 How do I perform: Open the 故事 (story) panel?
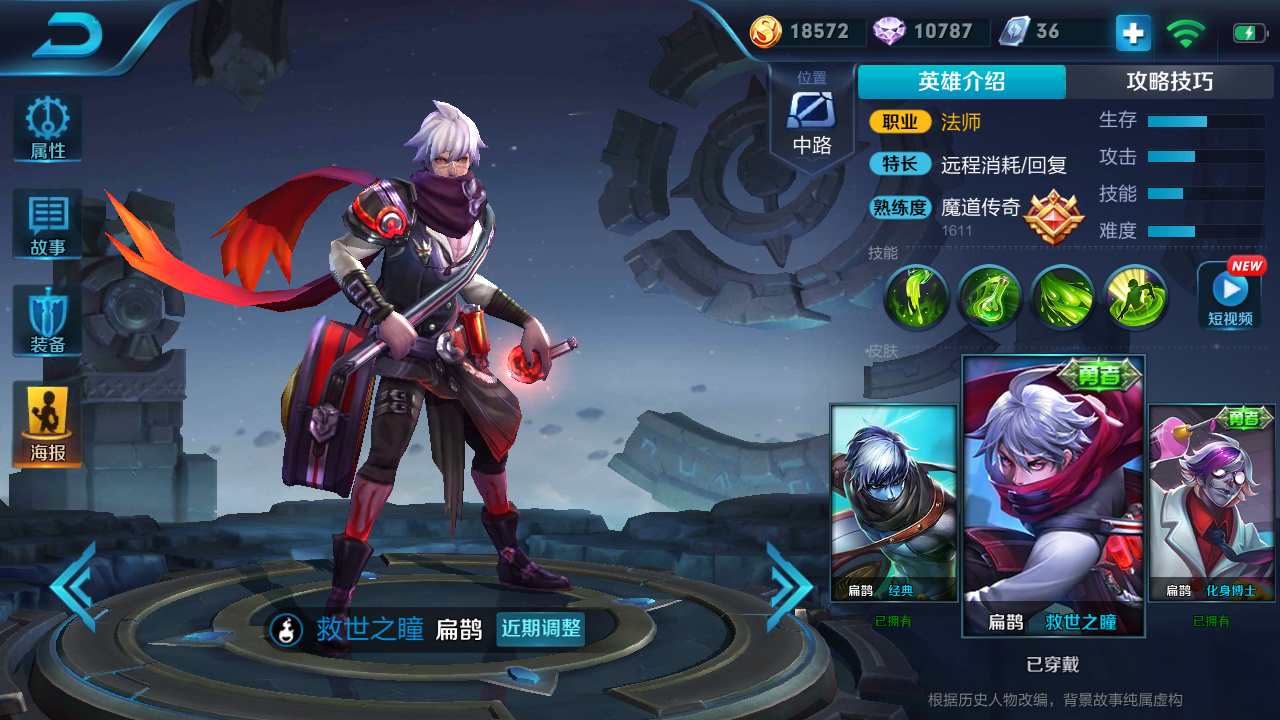[x=46, y=222]
